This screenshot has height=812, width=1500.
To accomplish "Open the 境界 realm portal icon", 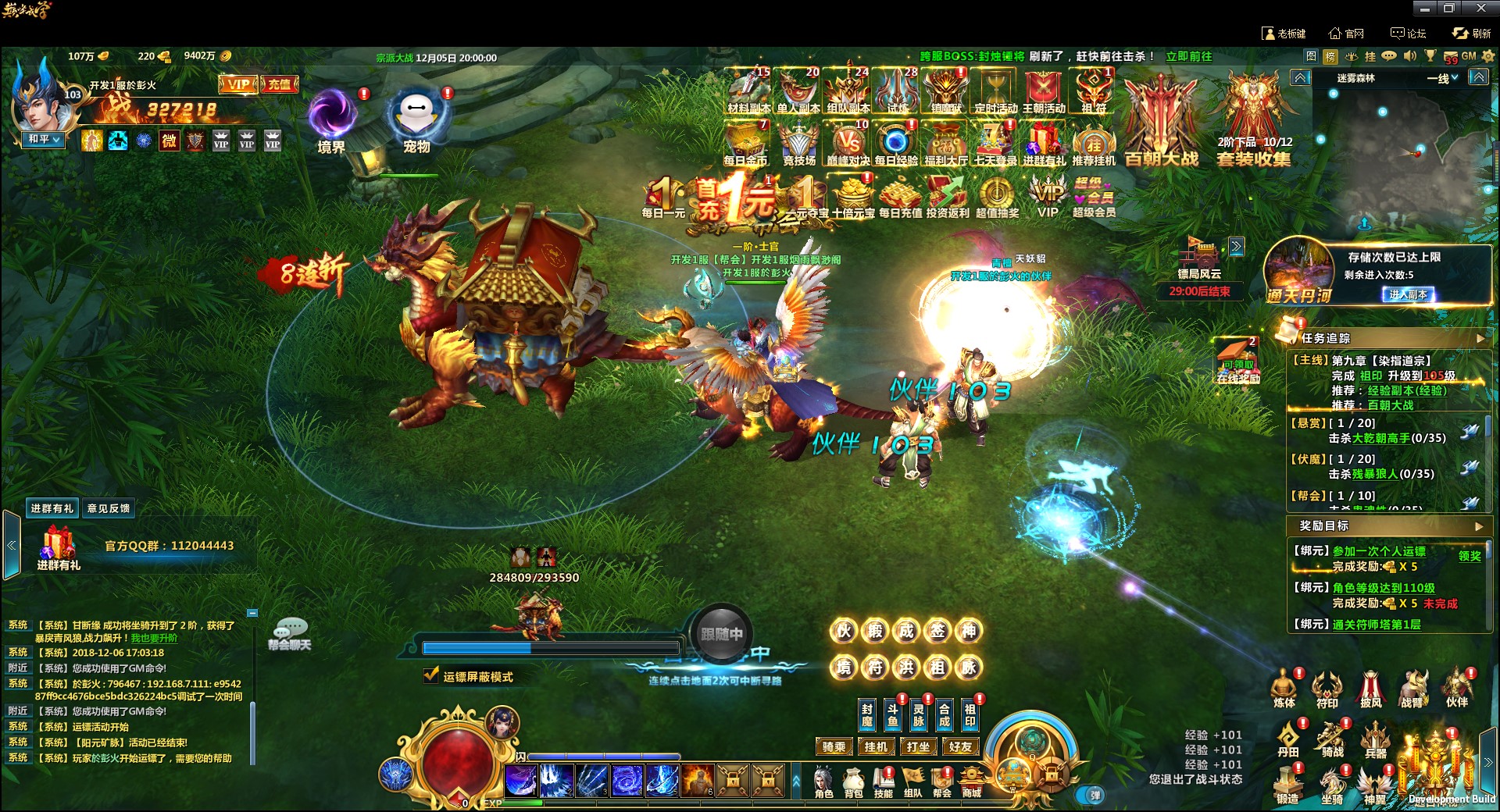I will click(x=331, y=117).
